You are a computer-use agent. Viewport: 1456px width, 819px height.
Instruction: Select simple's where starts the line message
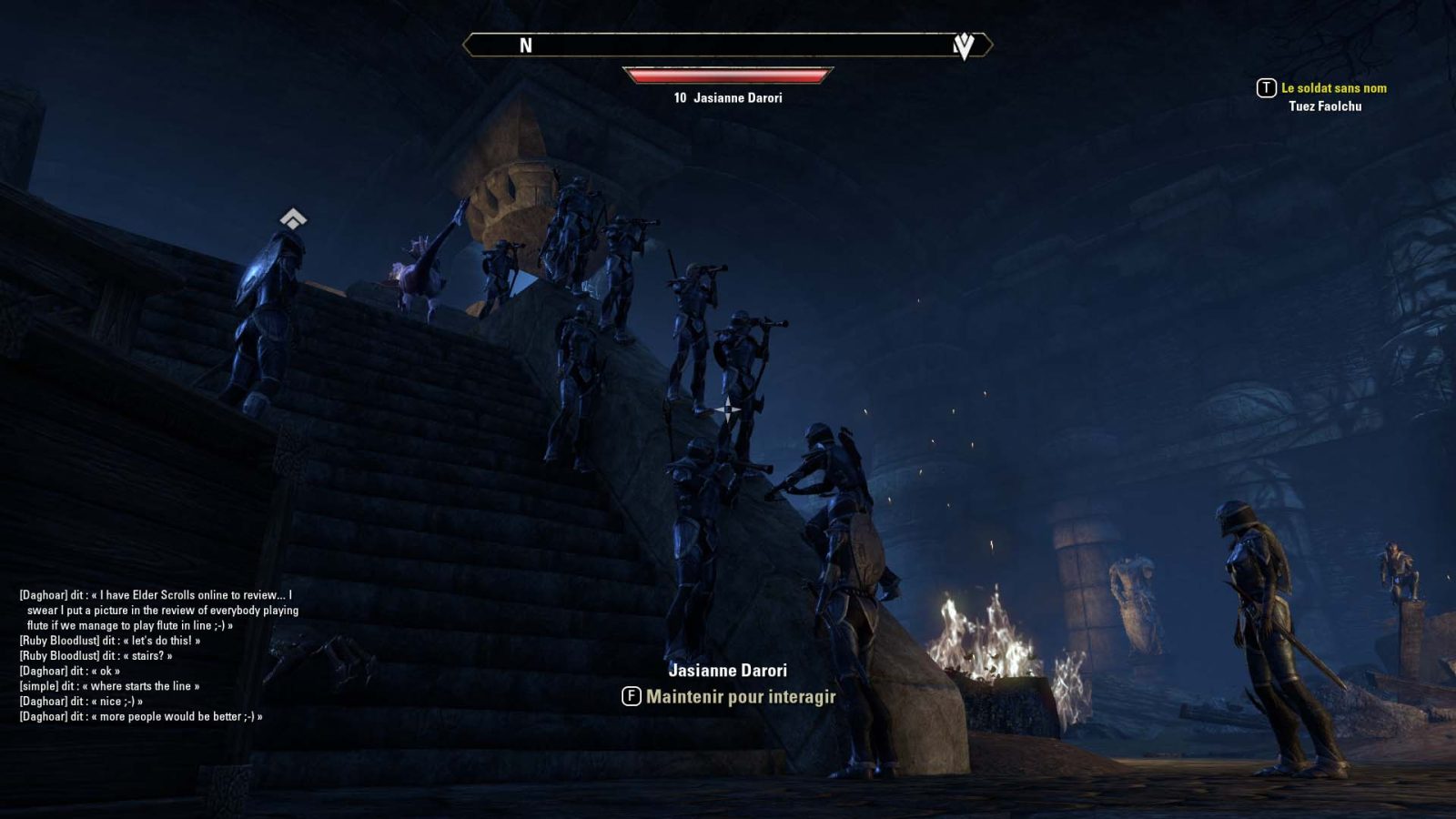[109, 685]
